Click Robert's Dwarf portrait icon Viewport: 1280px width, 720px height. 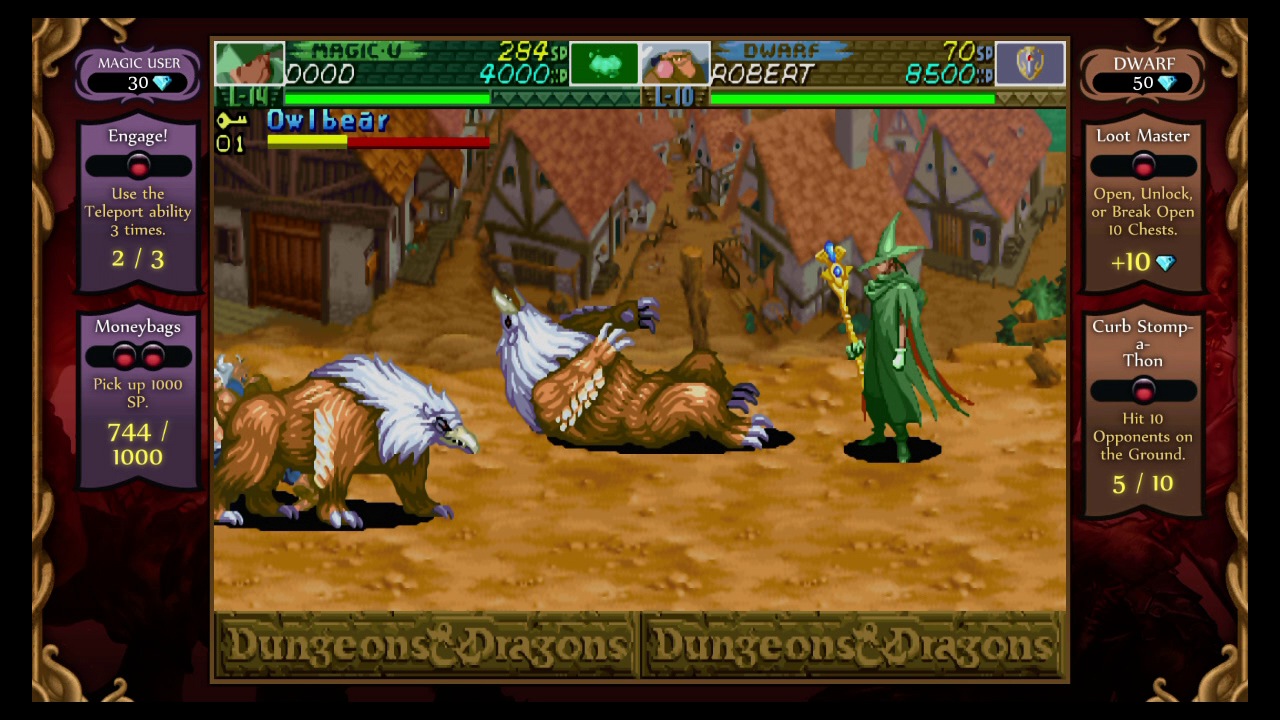[676, 64]
